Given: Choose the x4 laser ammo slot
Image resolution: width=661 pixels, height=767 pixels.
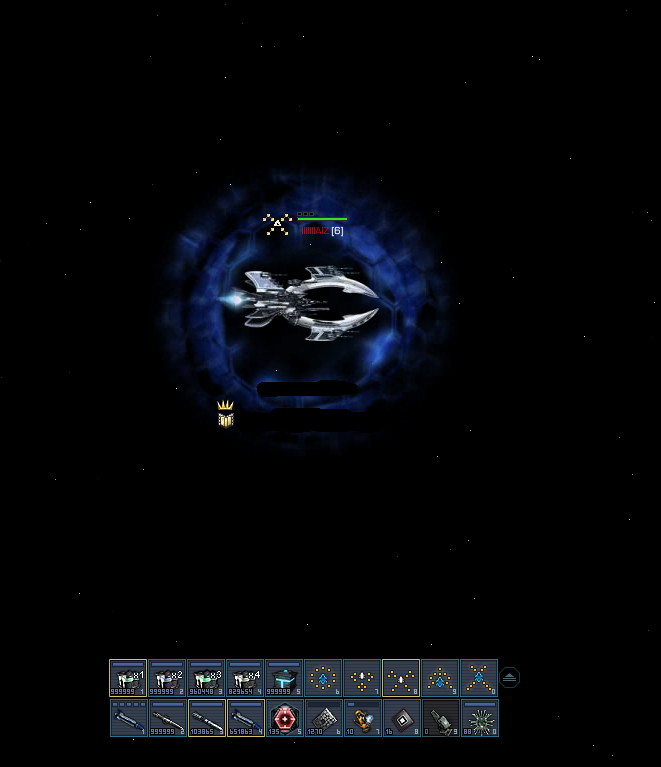Looking at the screenshot, I should pyautogui.click(x=245, y=677).
